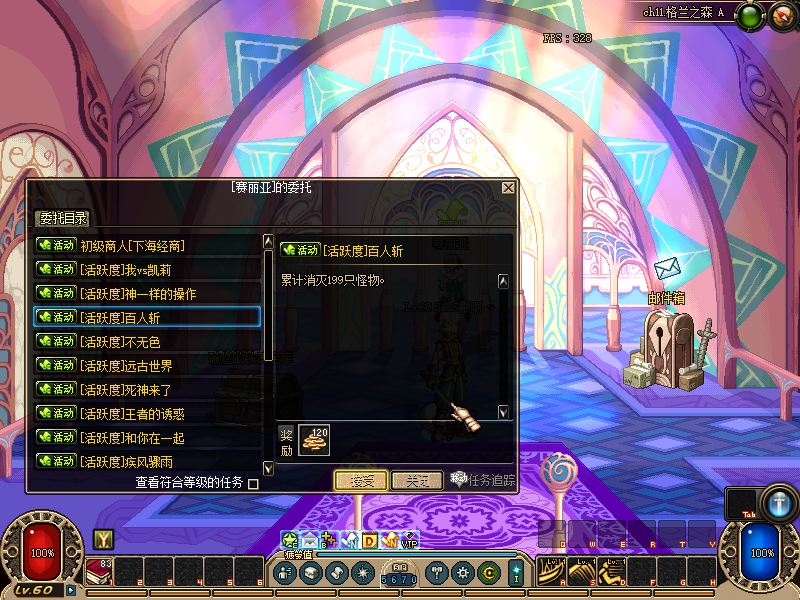Click the VIP icon above the hotbar
The height and width of the screenshot is (600, 800).
point(409,540)
